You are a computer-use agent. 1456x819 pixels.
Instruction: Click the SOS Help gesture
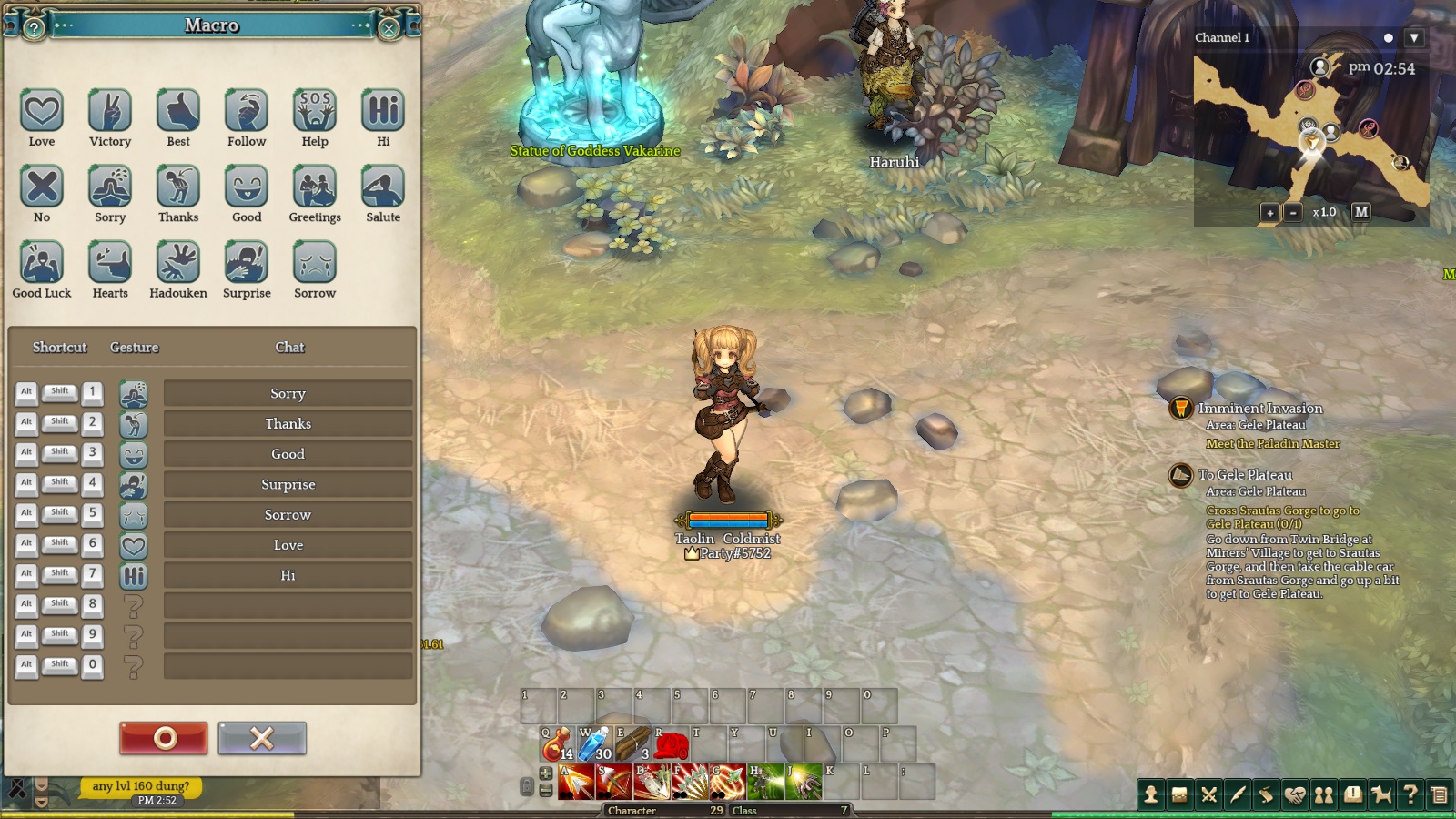tap(315, 111)
